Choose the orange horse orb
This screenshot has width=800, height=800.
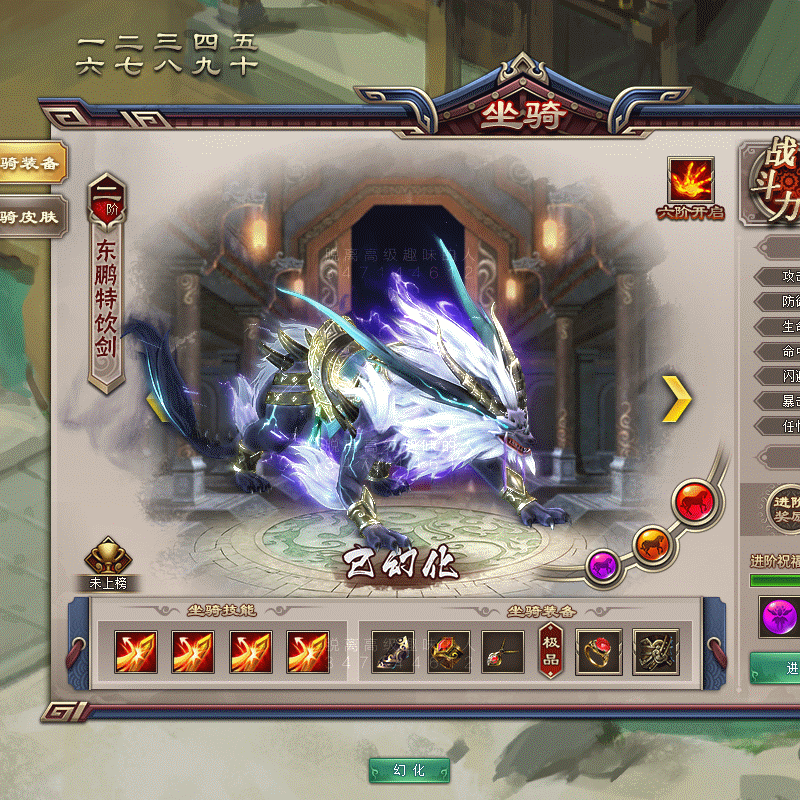click(651, 543)
